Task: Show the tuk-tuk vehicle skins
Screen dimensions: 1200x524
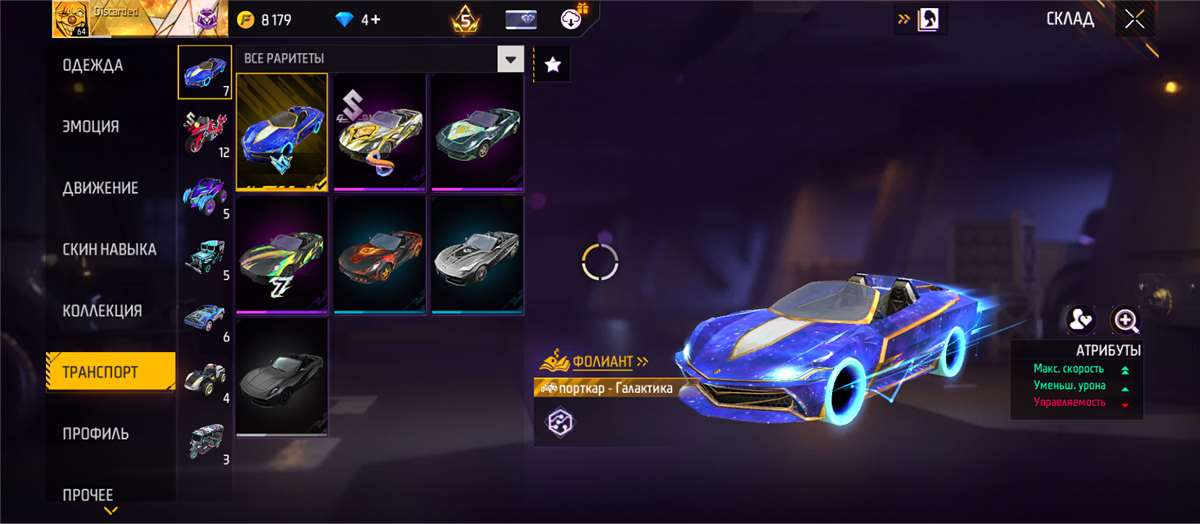Action: (x=204, y=440)
